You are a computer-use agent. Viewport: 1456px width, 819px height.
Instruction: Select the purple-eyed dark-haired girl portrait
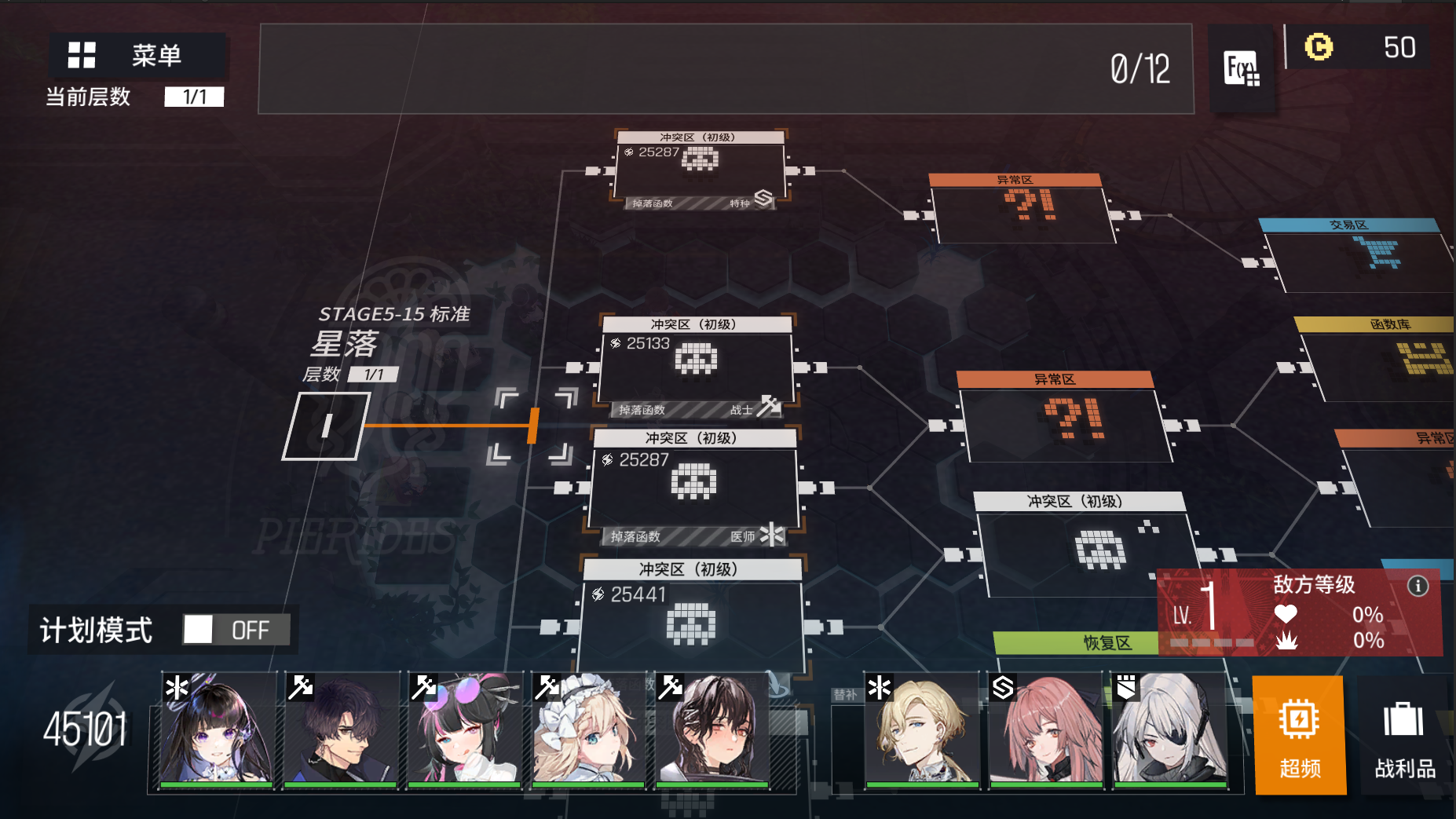pyautogui.click(x=216, y=730)
